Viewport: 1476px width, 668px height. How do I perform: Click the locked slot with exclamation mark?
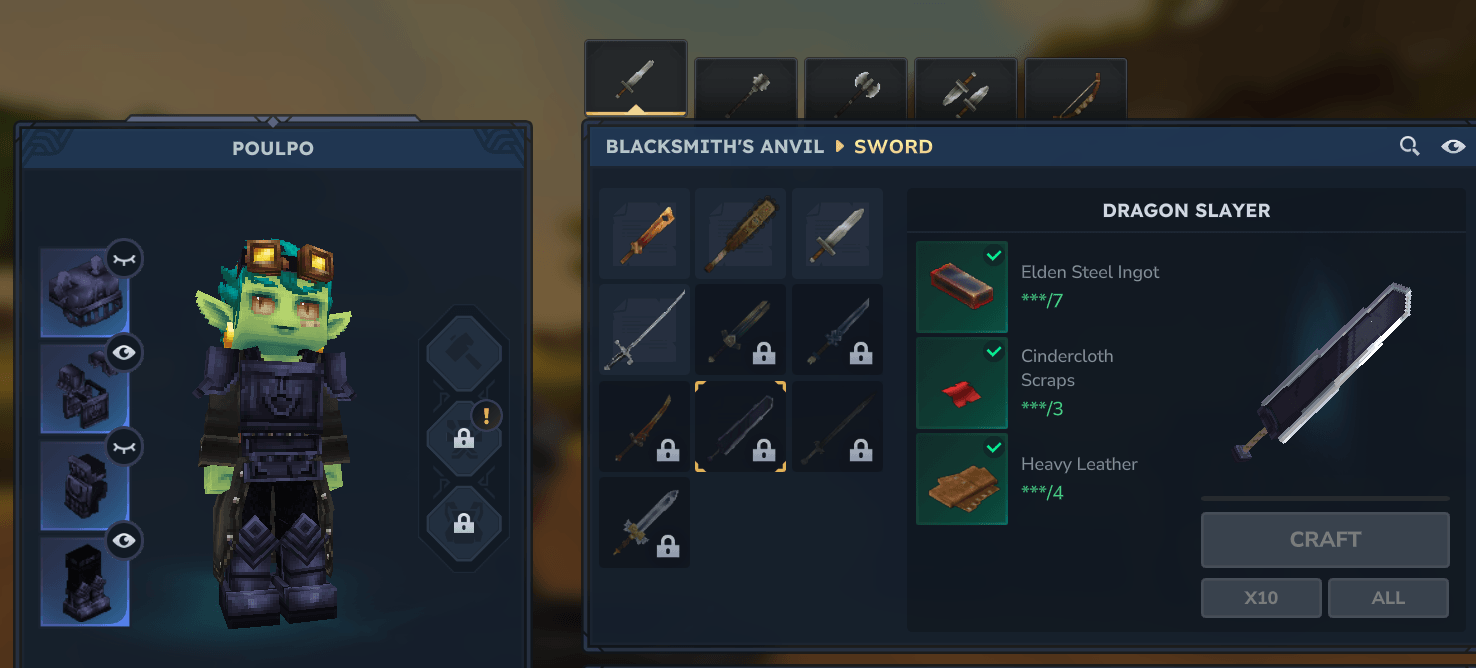point(463,438)
